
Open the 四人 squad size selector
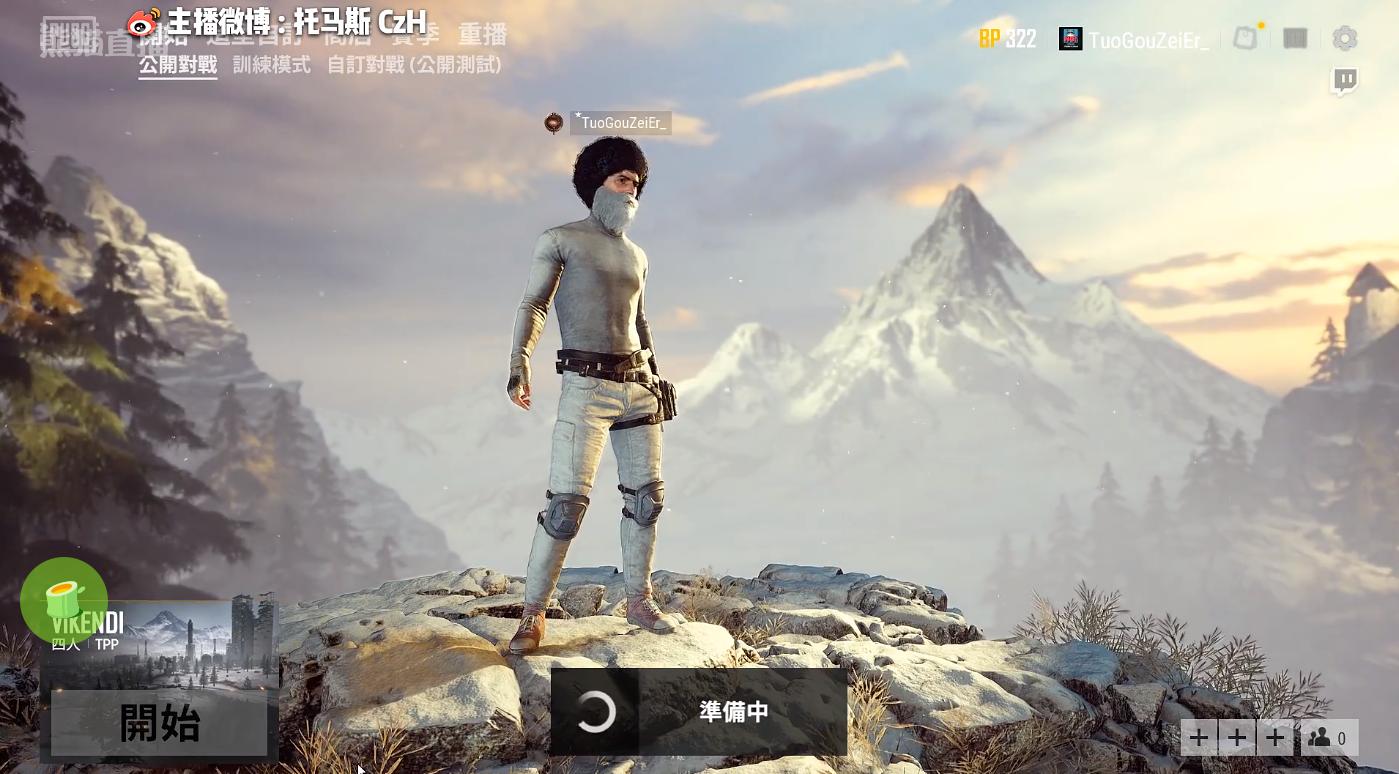click(x=65, y=644)
